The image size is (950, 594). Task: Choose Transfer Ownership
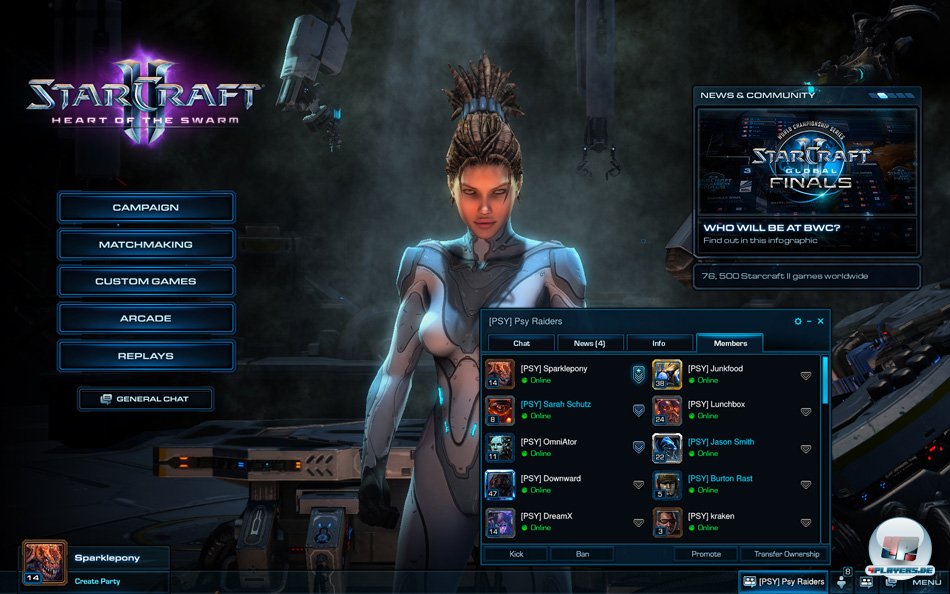(x=786, y=554)
